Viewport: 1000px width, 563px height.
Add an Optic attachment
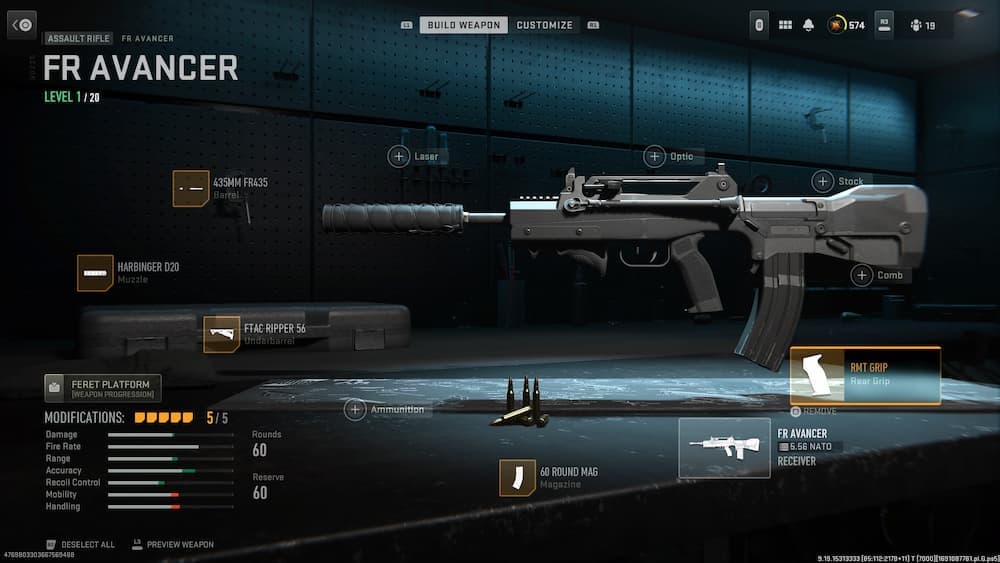click(655, 156)
